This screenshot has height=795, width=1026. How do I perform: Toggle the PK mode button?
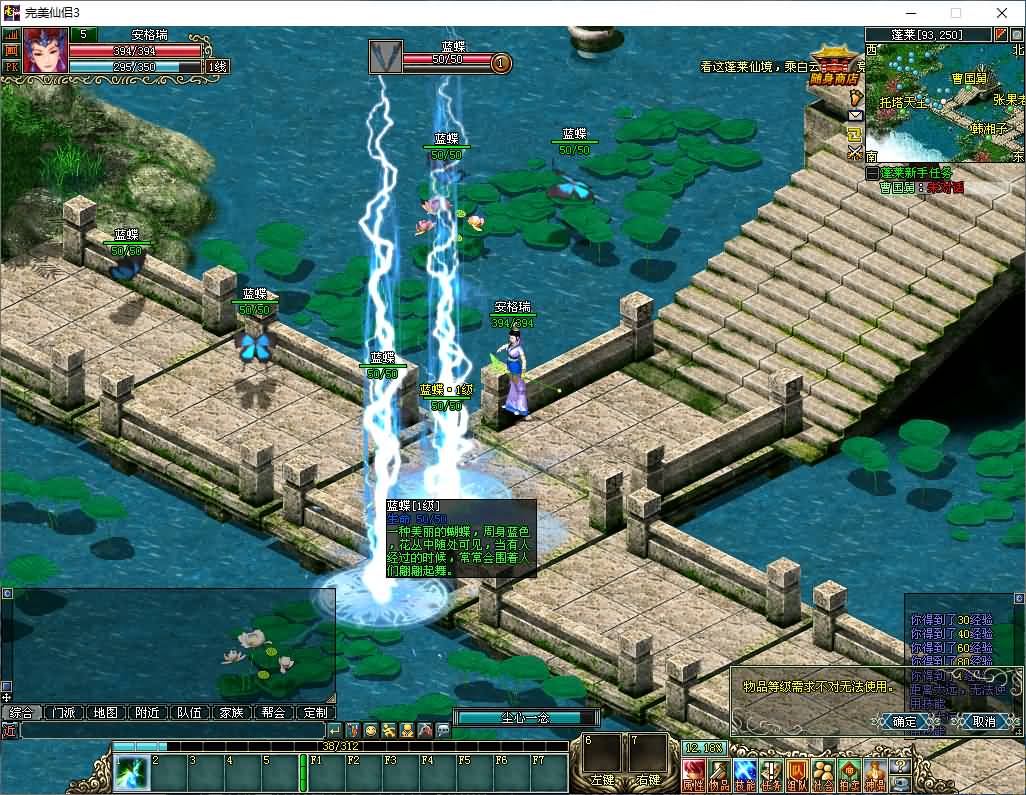pyautogui.click(x=12, y=67)
